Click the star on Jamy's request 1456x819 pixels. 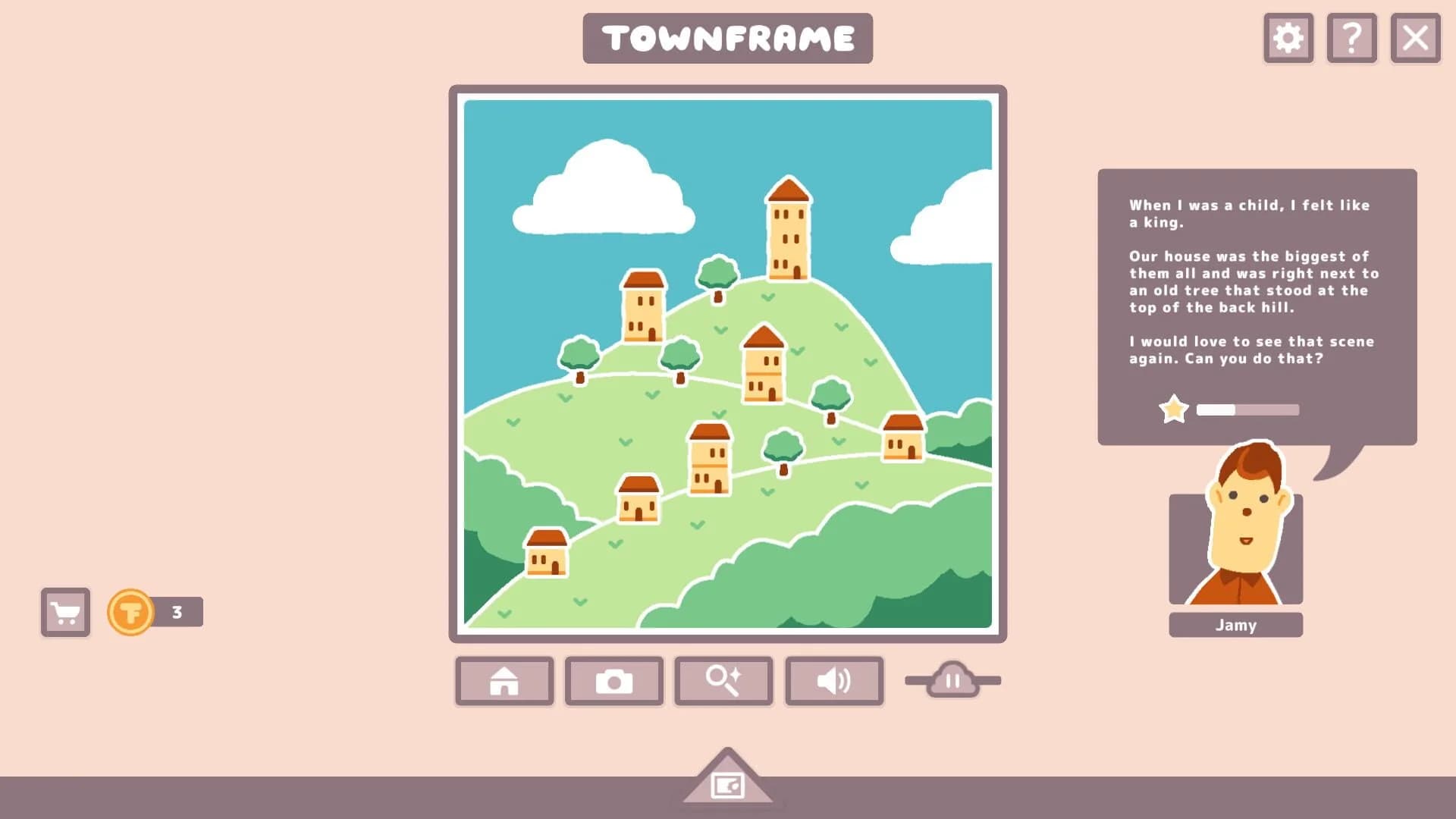pyautogui.click(x=1172, y=409)
